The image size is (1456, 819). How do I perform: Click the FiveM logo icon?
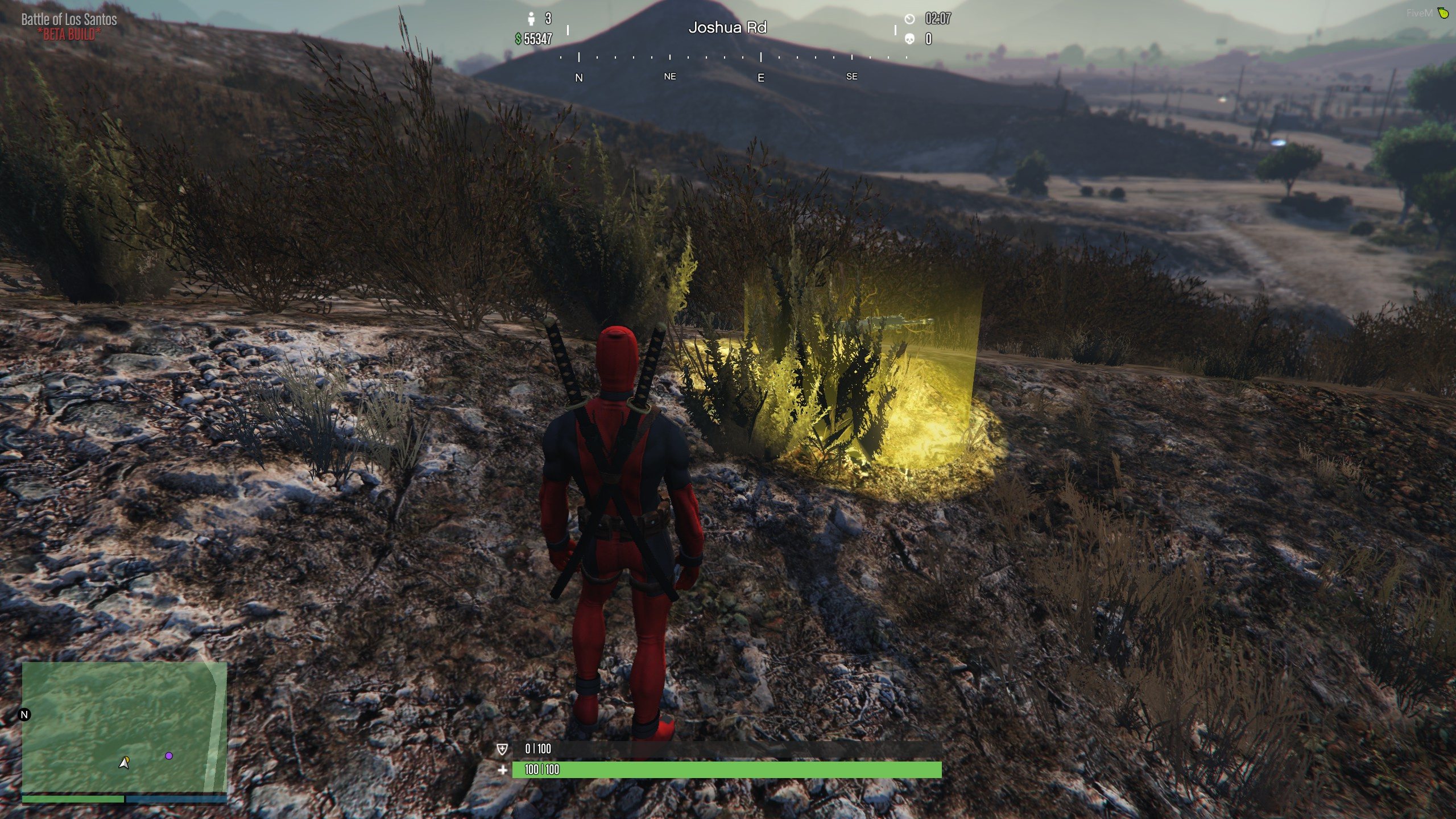click(1443, 13)
